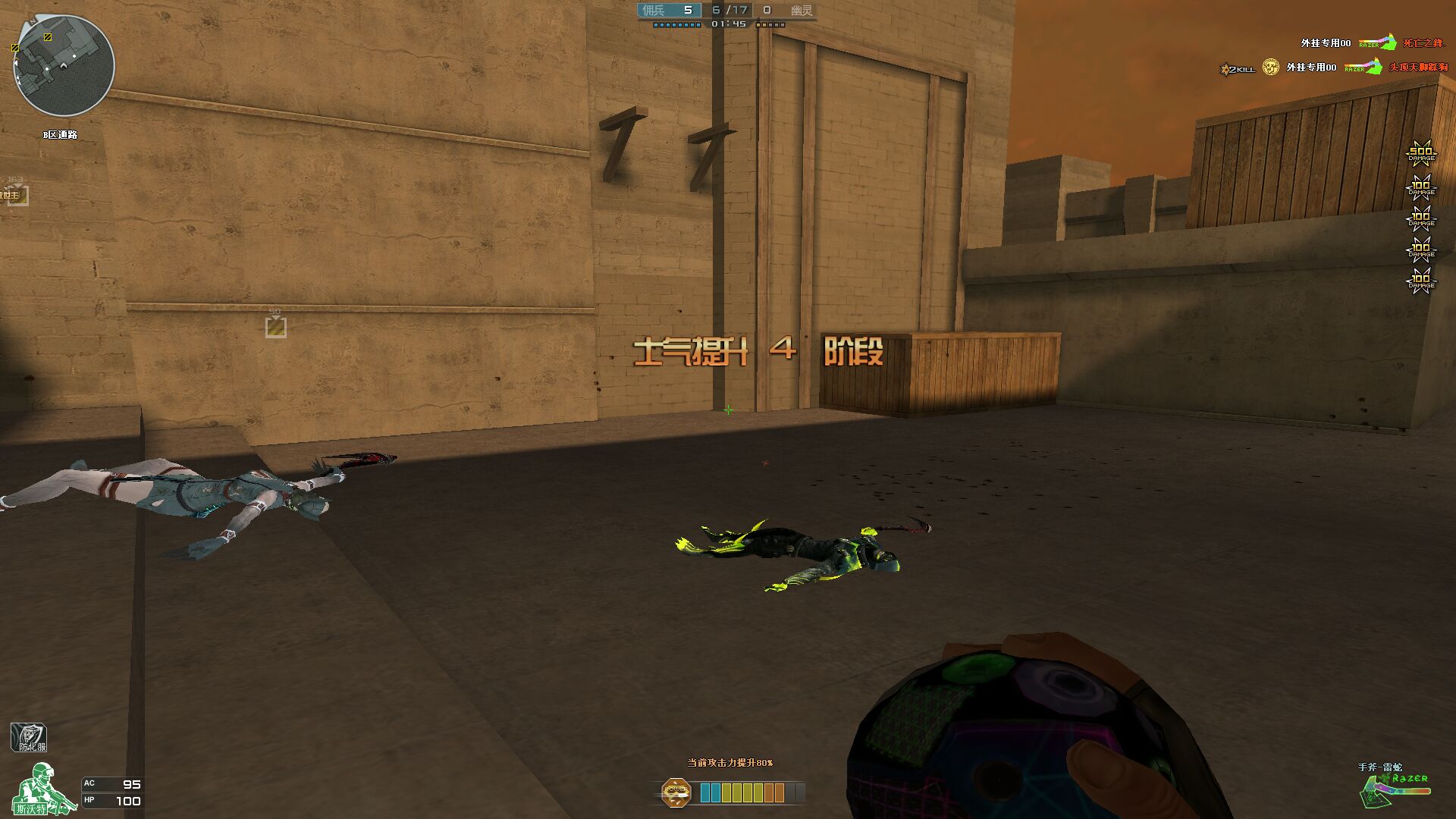Select the 防化服 armor icon
The height and width of the screenshot is (819, 1456).
[x=29, y=737]
